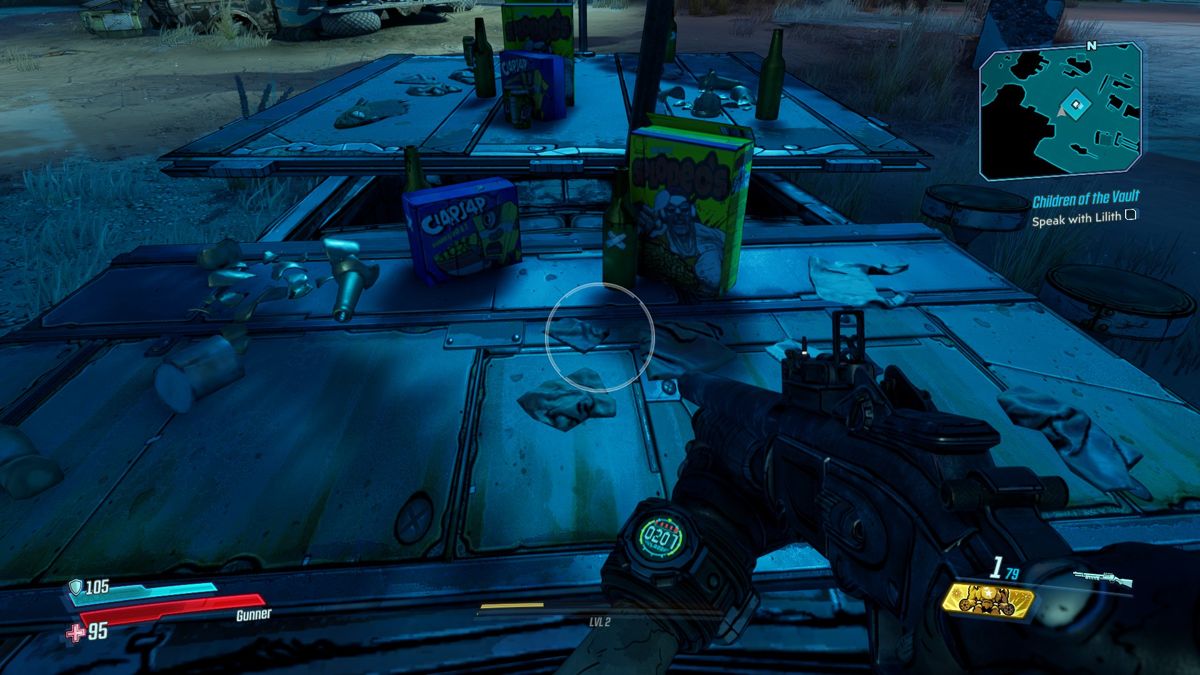Click the Speak with Lilith objective checkbox

coord(1131,215)
